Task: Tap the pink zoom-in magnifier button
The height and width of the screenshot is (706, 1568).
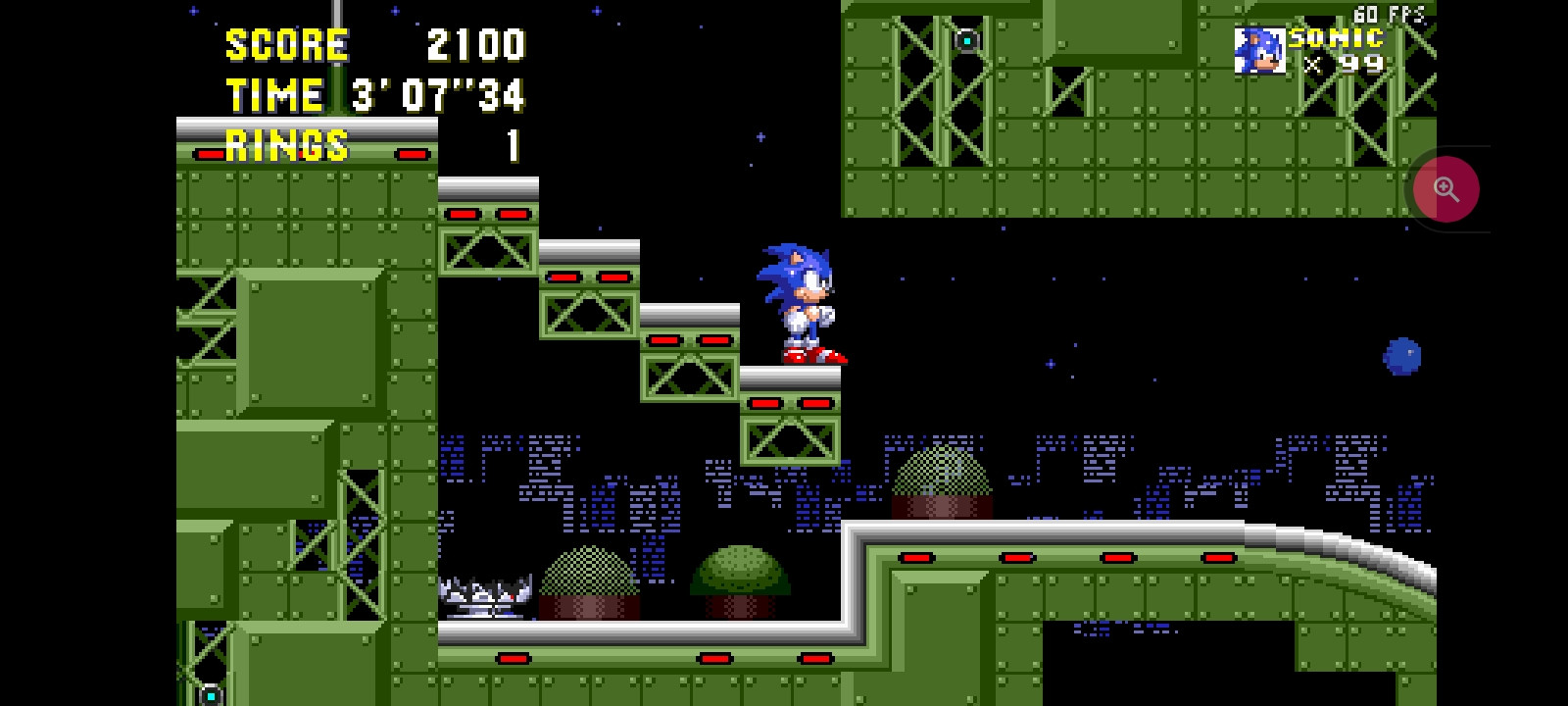Action: point(1447,188)
